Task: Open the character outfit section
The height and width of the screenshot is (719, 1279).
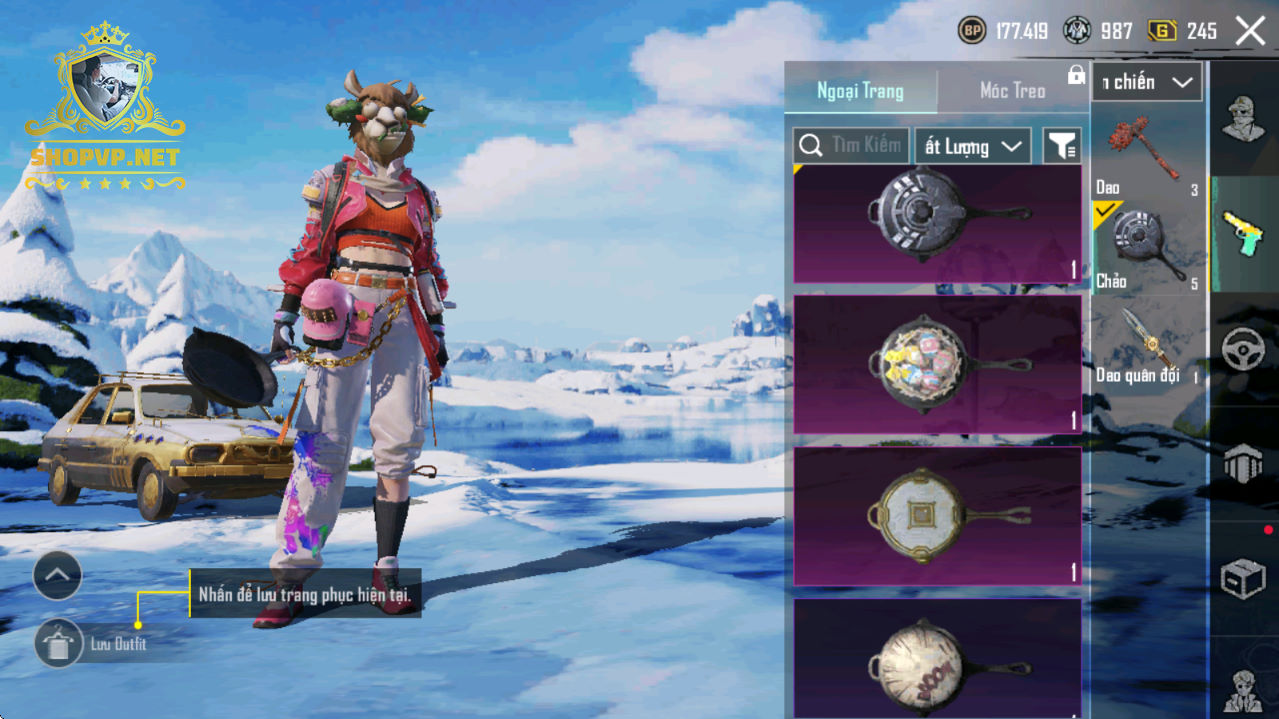Action: [x=1243, y=120]
